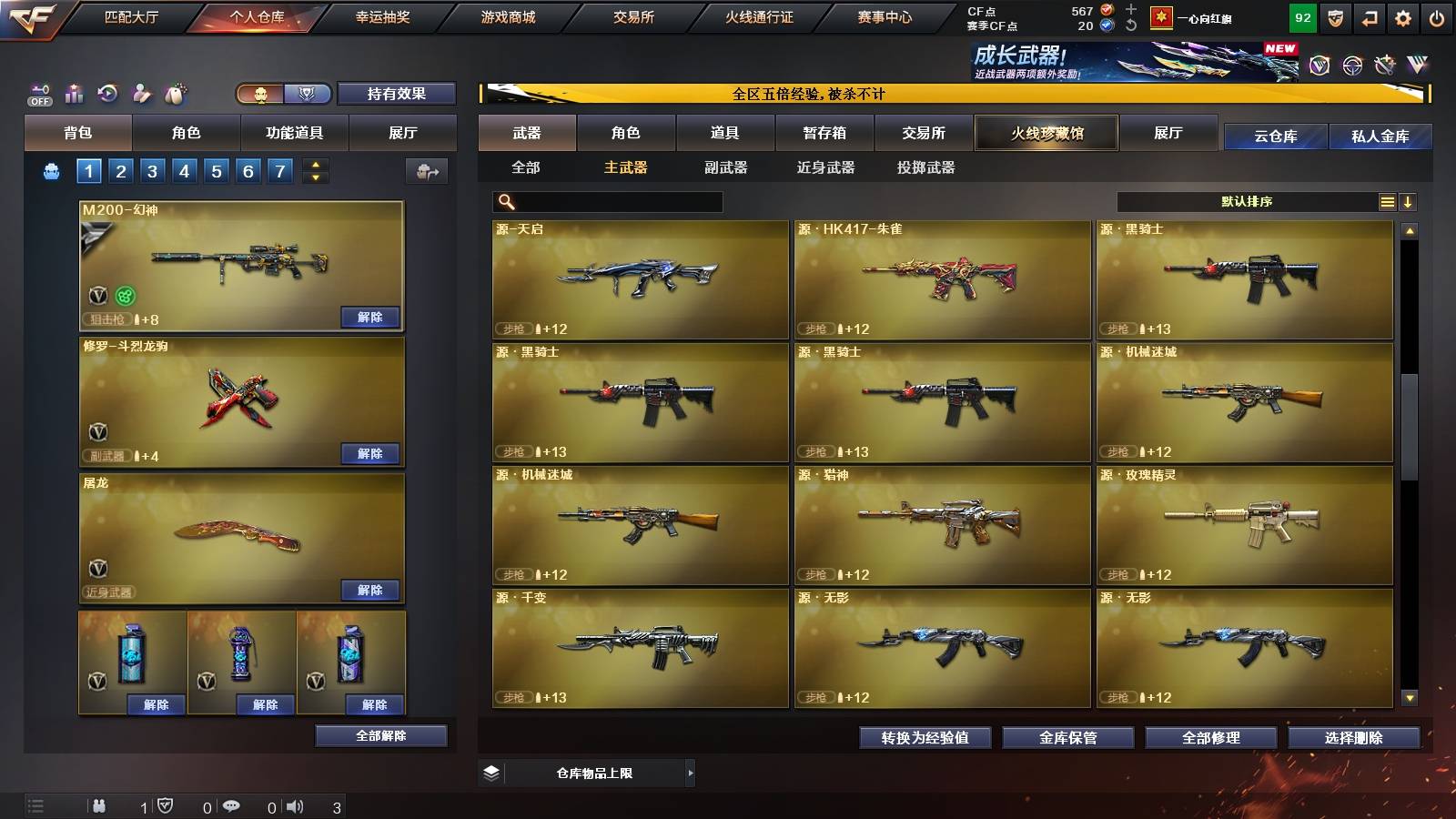Open the settings gear icon
1456x819 pixels.
pos(1402,16)
